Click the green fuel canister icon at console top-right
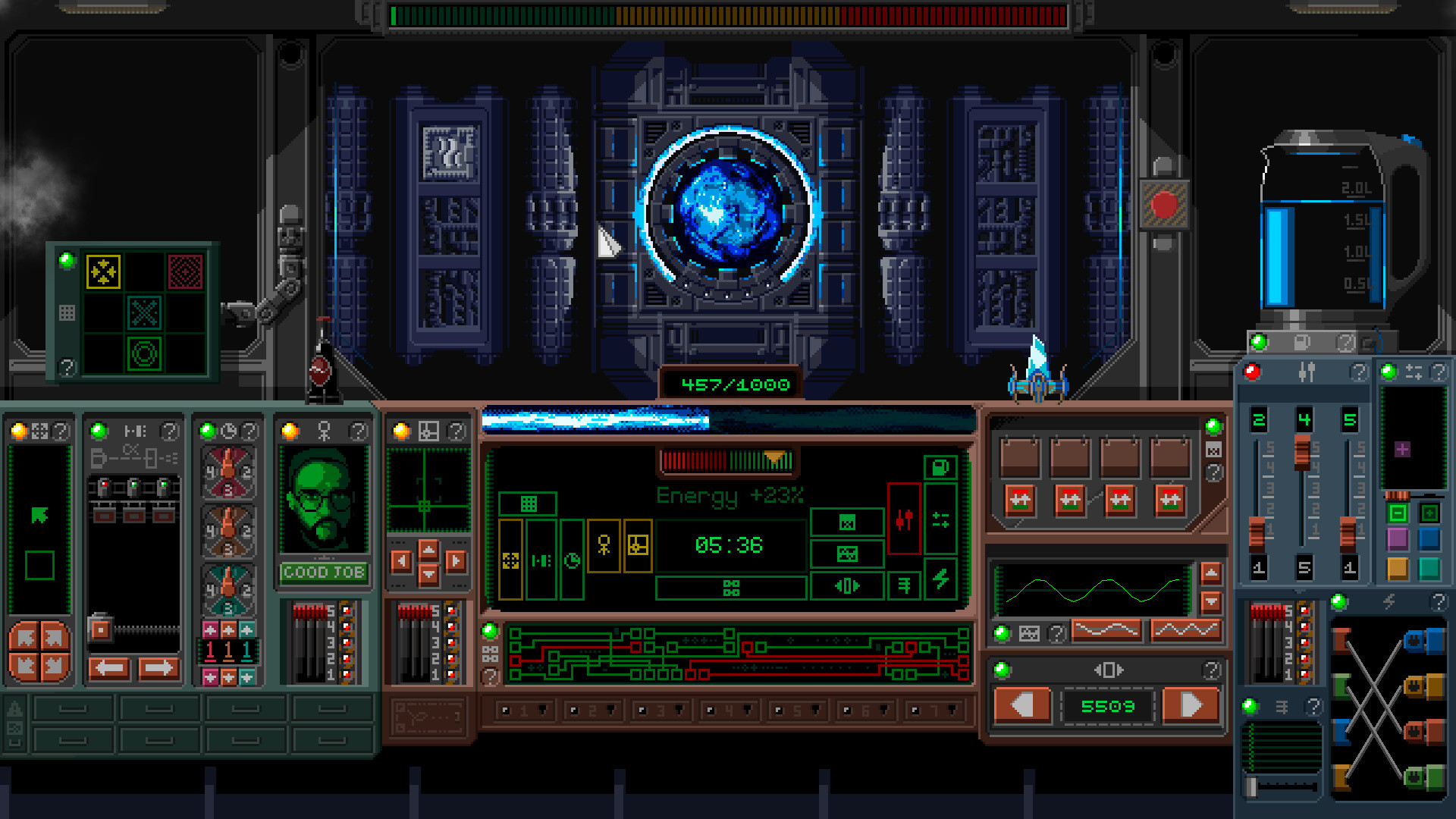1456x819 pixels. (x=940, y=467)
